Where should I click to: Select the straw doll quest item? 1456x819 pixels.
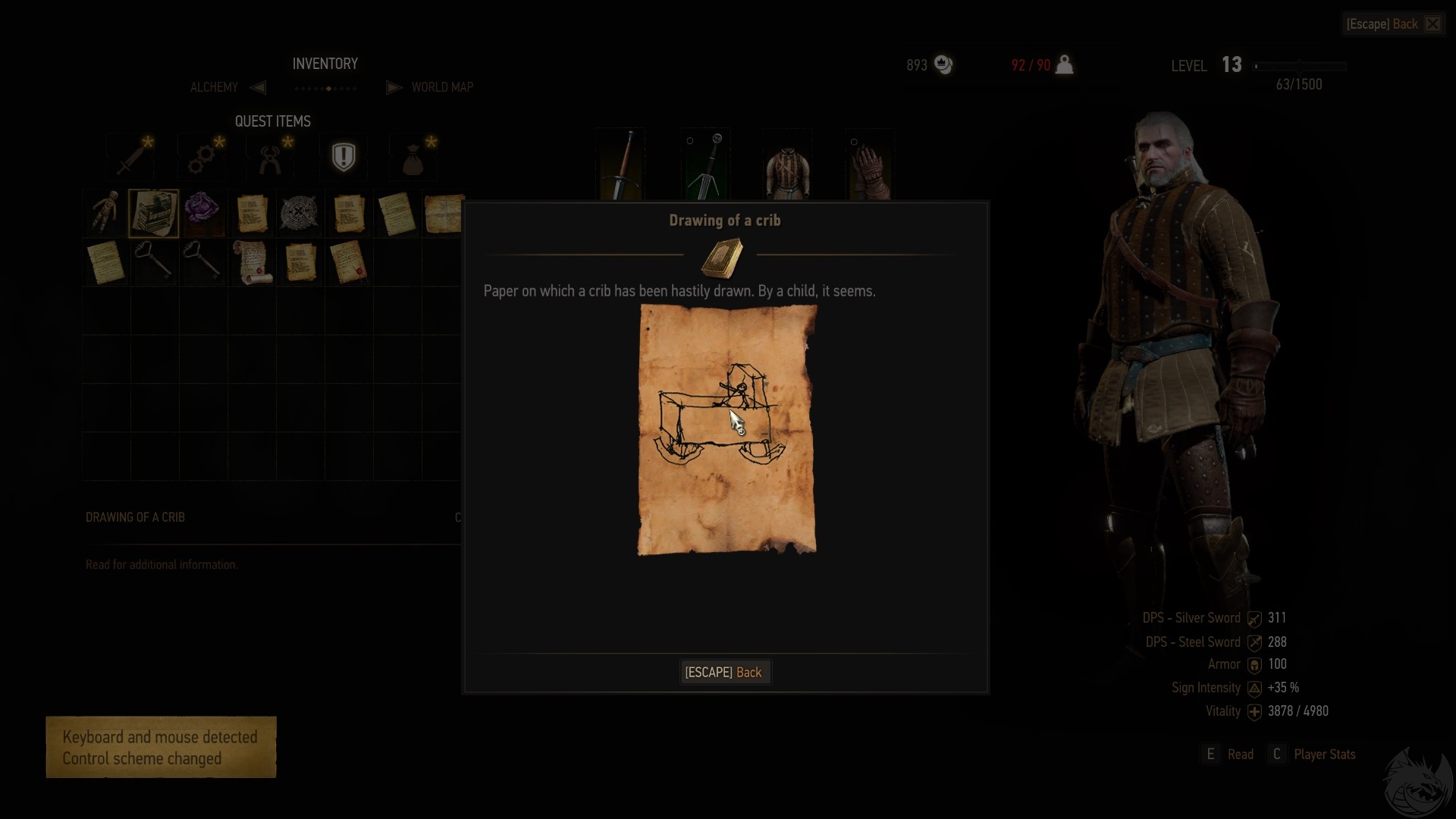pyautogui.click(x=105, y=212)
